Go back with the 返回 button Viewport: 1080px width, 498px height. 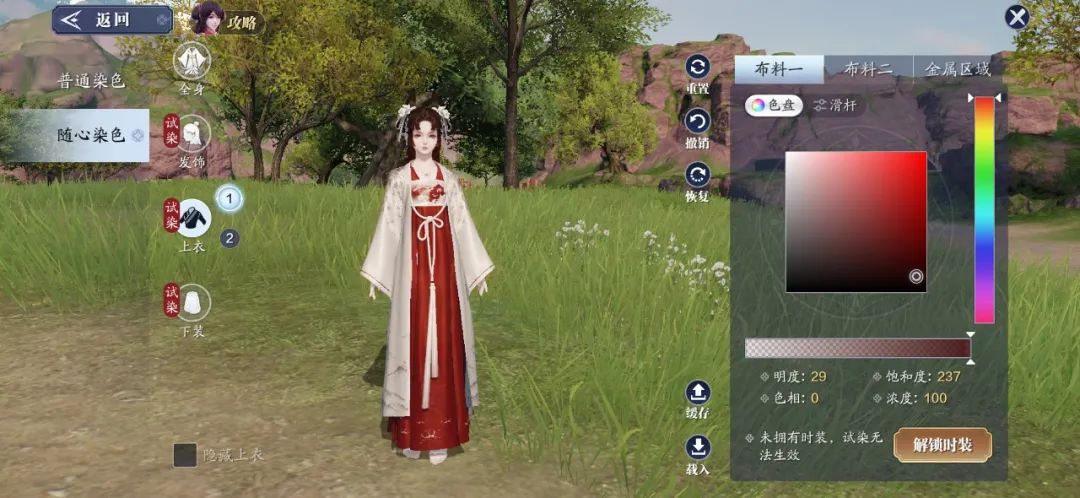(x=110, y=19)
